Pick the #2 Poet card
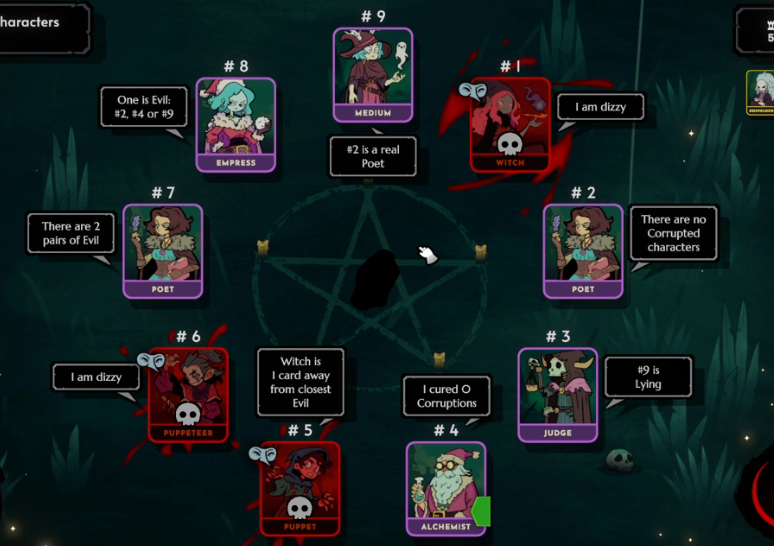Screen dimensions: 774x546 point(583,250)
